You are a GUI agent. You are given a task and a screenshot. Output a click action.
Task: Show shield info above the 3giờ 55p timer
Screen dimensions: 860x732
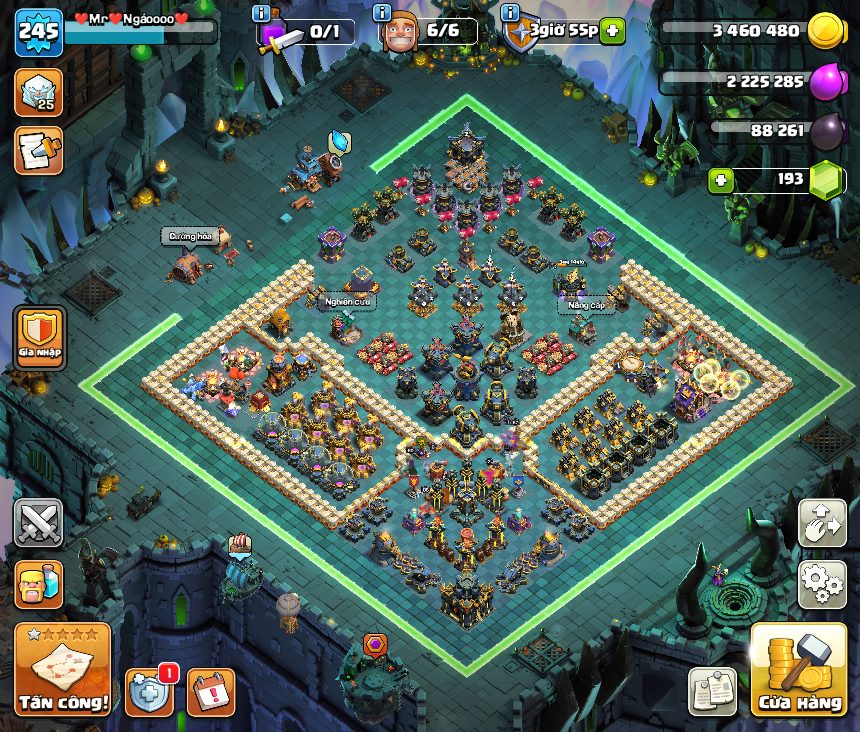point(510,13)
